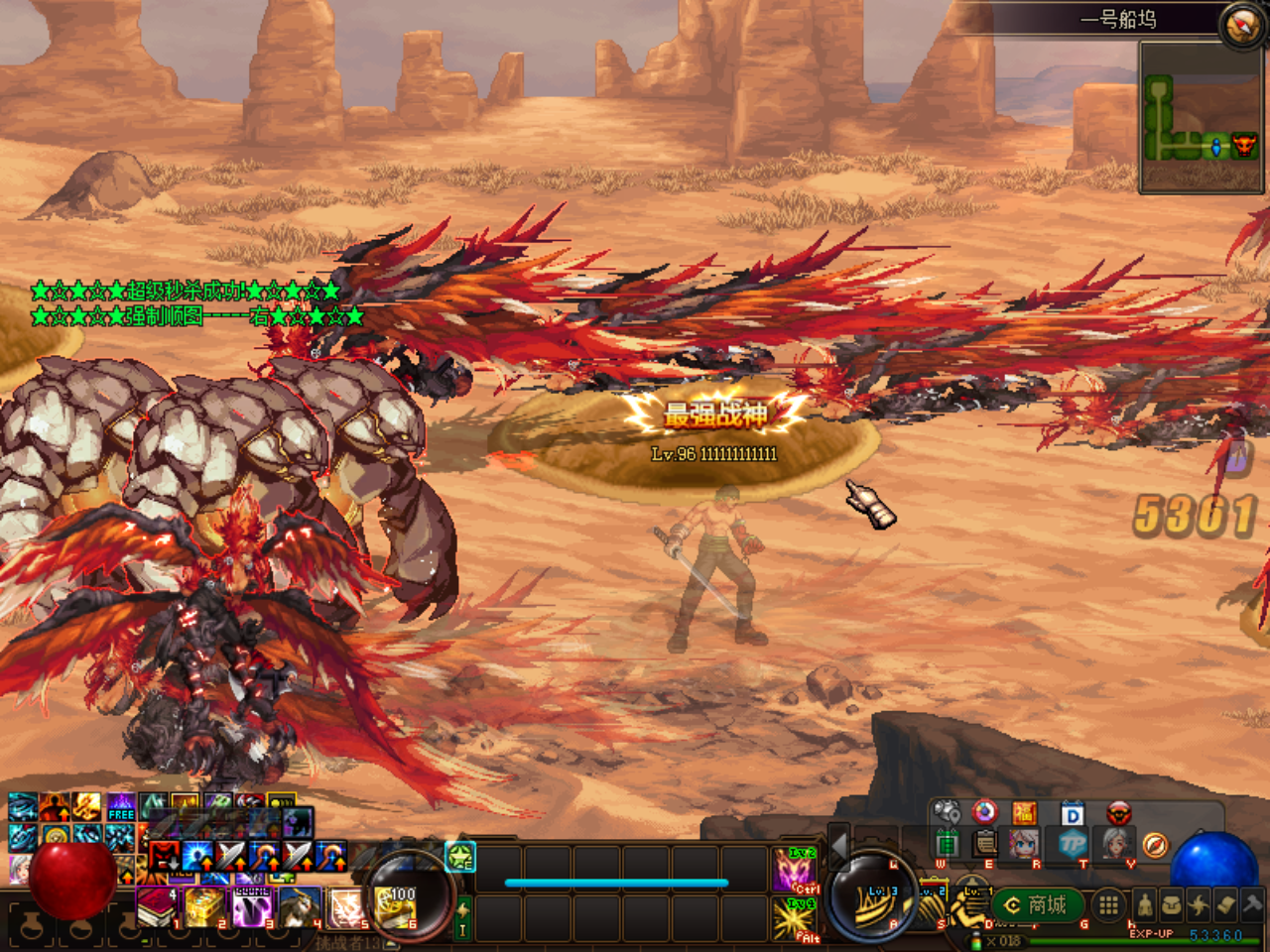Image resolution: width=1270 pixels, height=952 pixels.
Task: Click the dungeon minimap panel
Action: pyautogui.click(x=1201, y=117)
